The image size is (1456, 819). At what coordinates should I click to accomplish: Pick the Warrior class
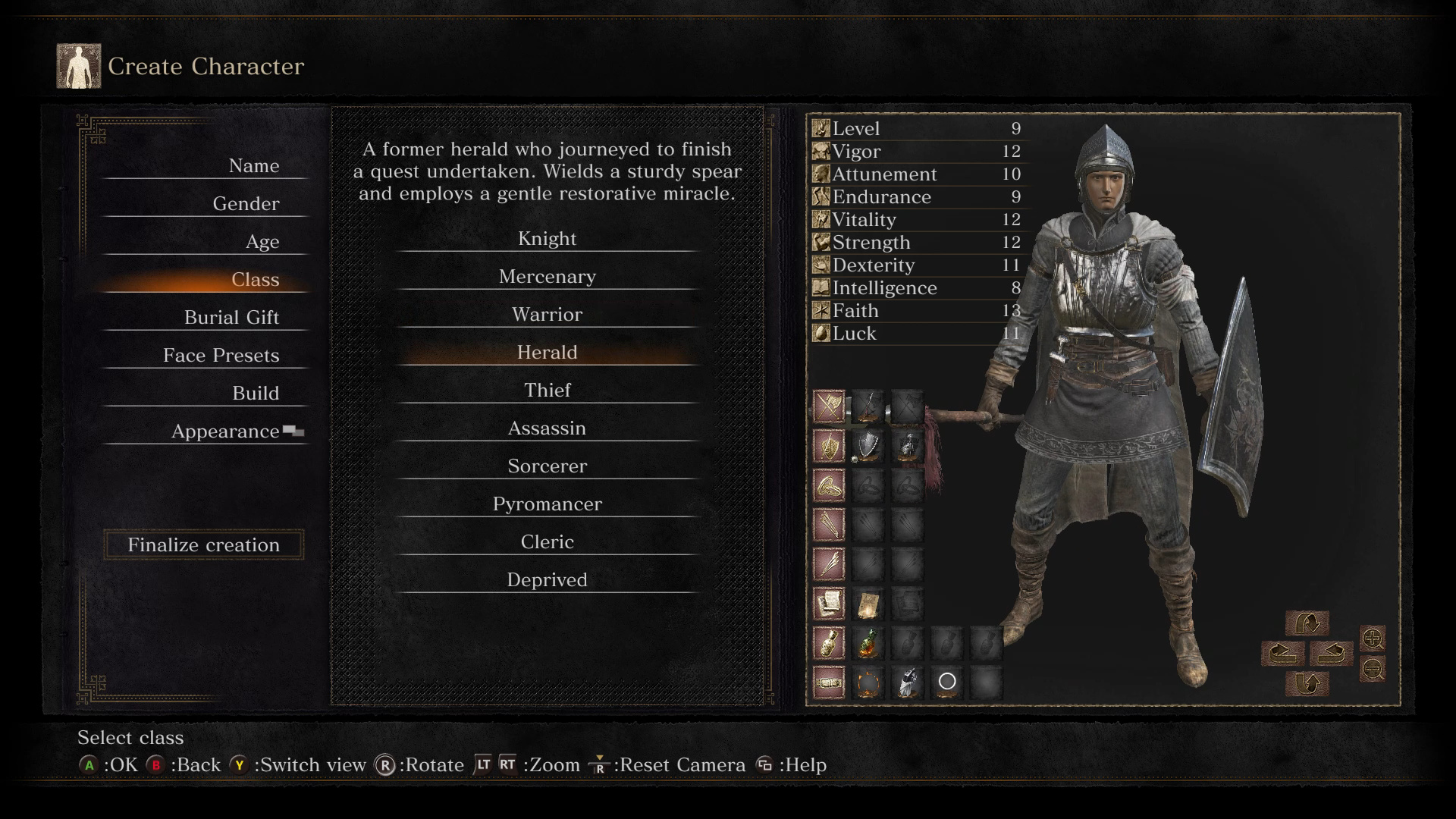[547, 315]
